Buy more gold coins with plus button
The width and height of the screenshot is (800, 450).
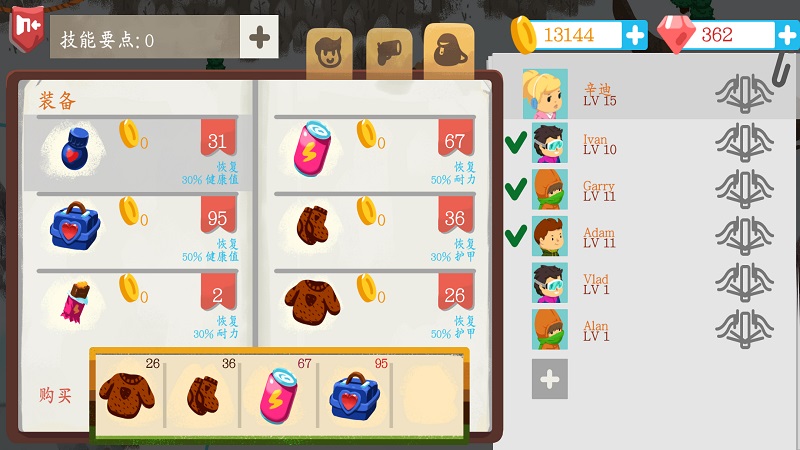(x=635, y=35)
